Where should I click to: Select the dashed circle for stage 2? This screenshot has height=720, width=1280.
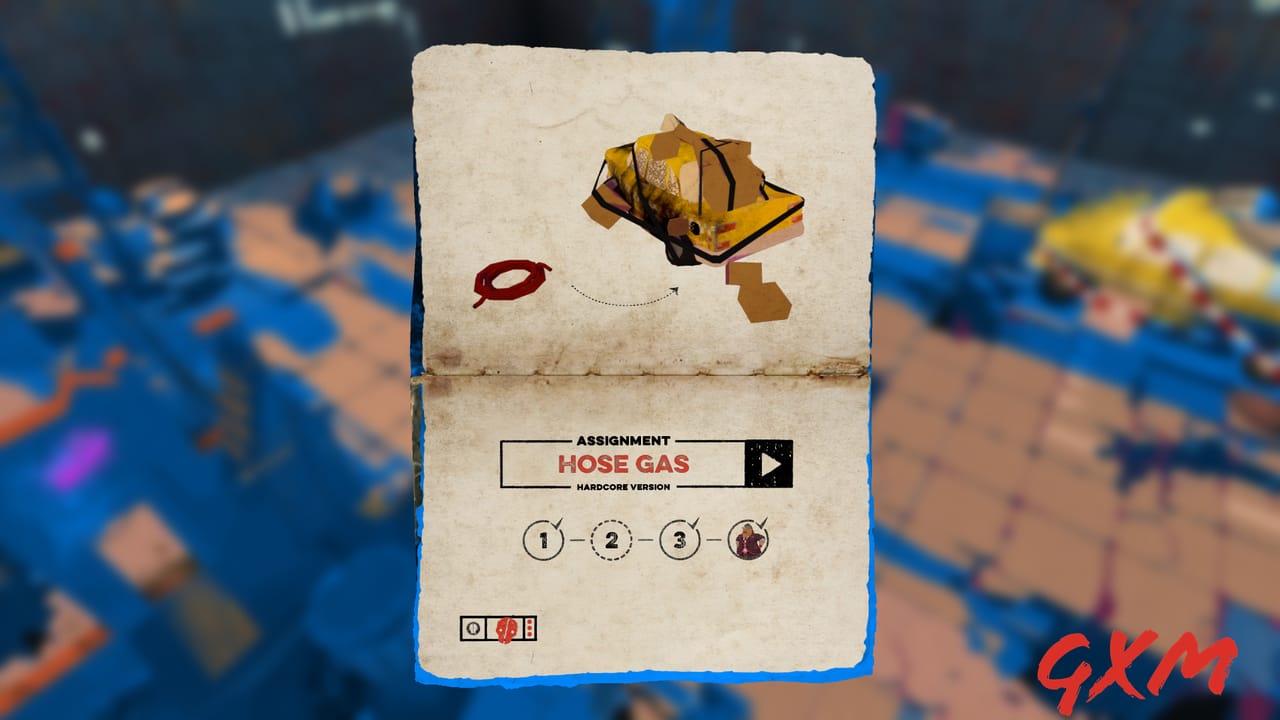point(612,541)
